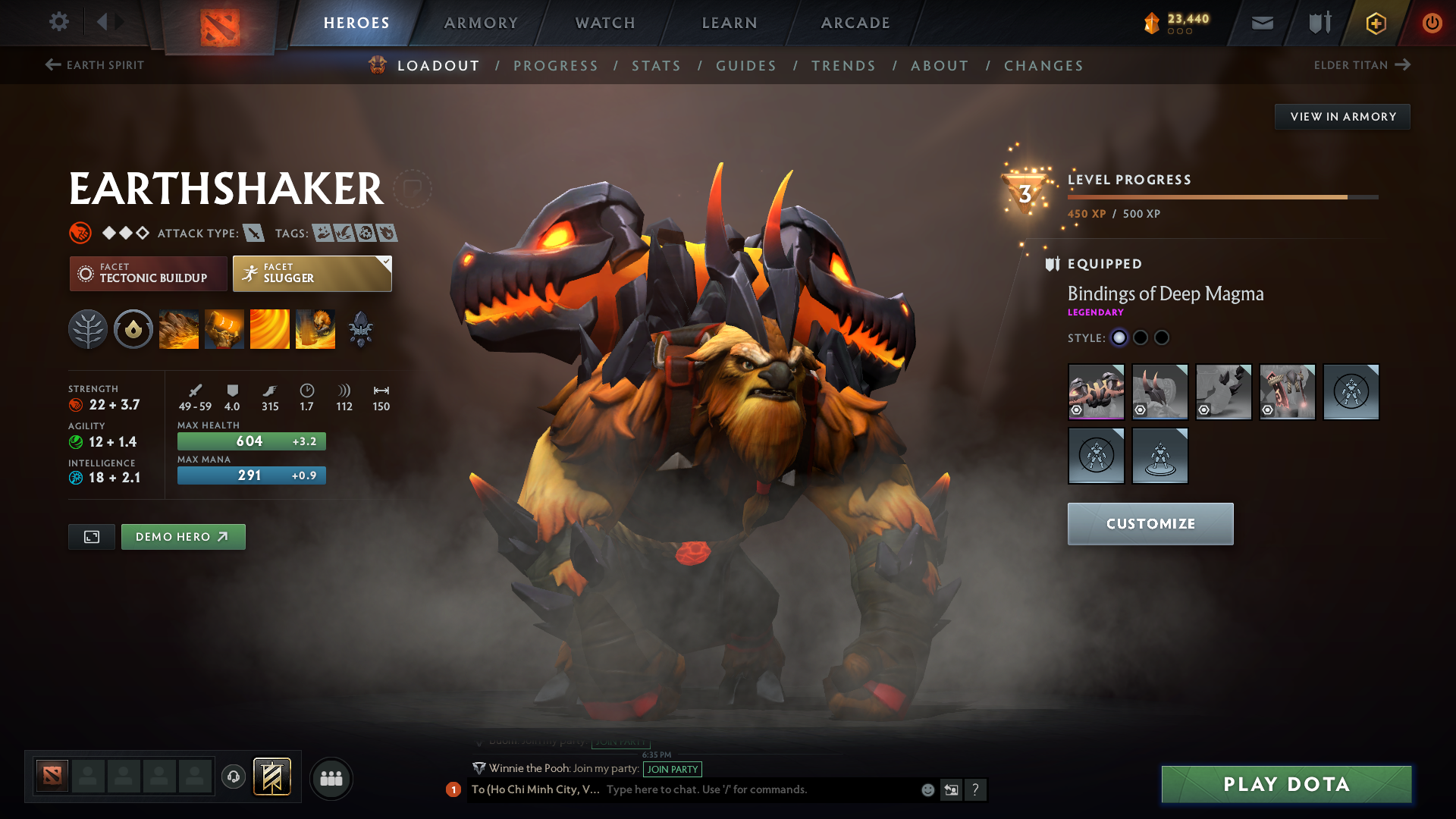Click the Dota Plus hexagon icon

click(x=1375, y=23)
